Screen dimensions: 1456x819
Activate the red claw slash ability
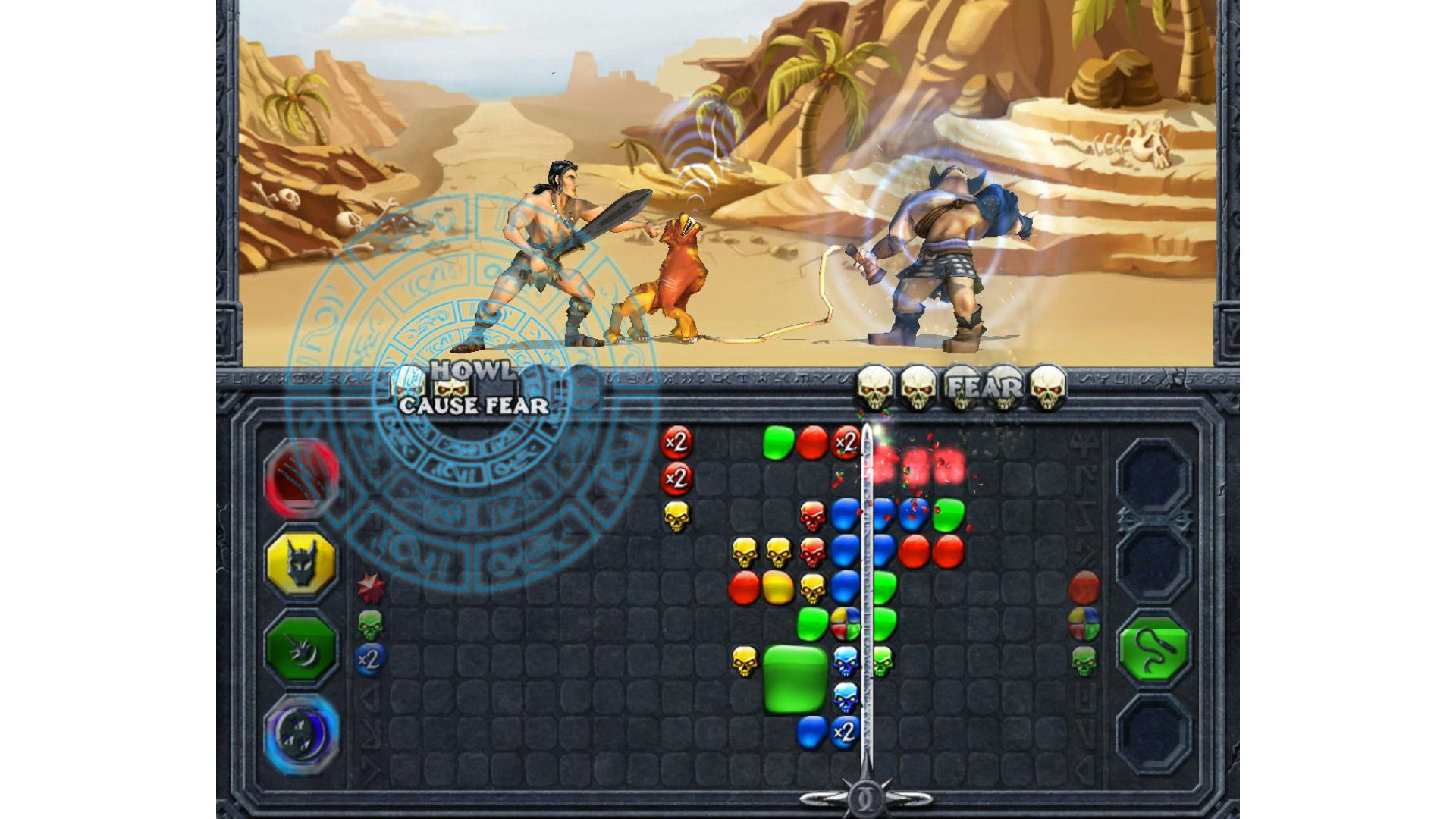pos(301,476)
